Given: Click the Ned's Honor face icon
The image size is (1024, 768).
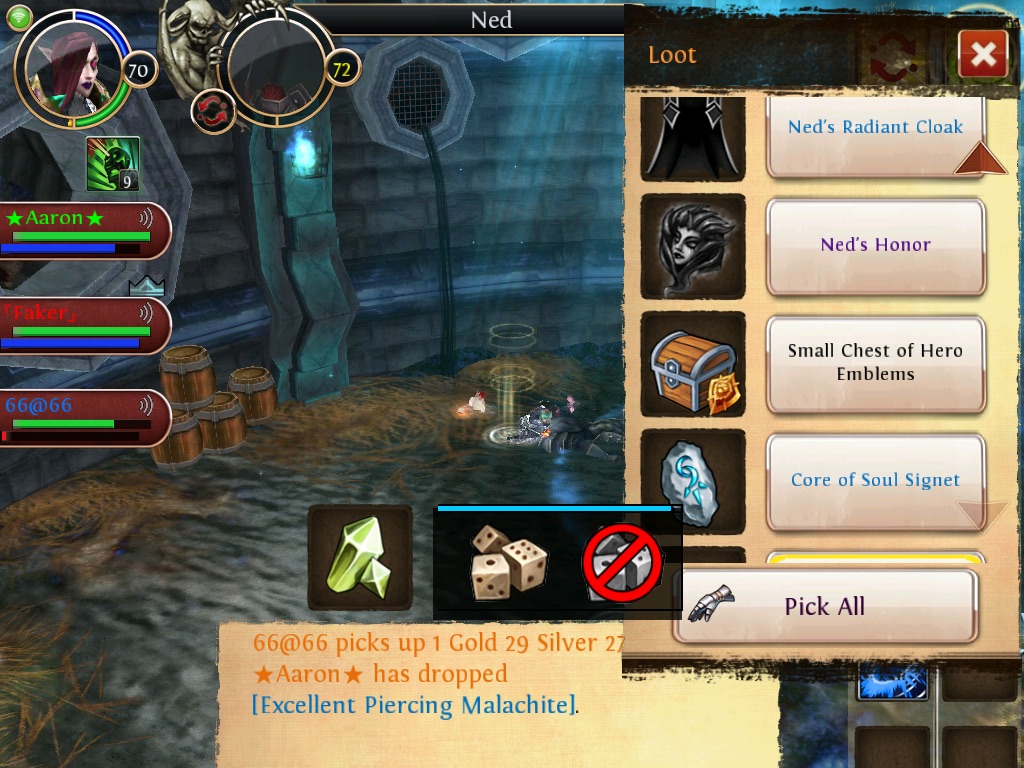Looking at the screenshot, I should (693, 246).
